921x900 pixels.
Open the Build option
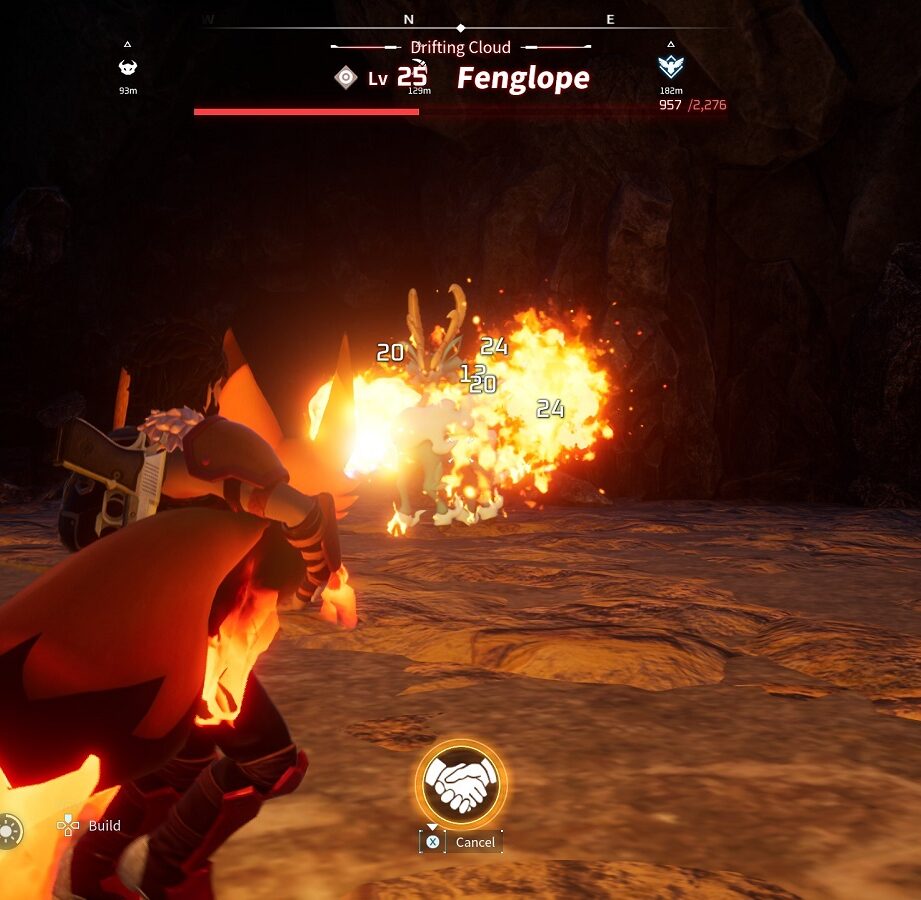pyautogui.click(x=103, y=825)
